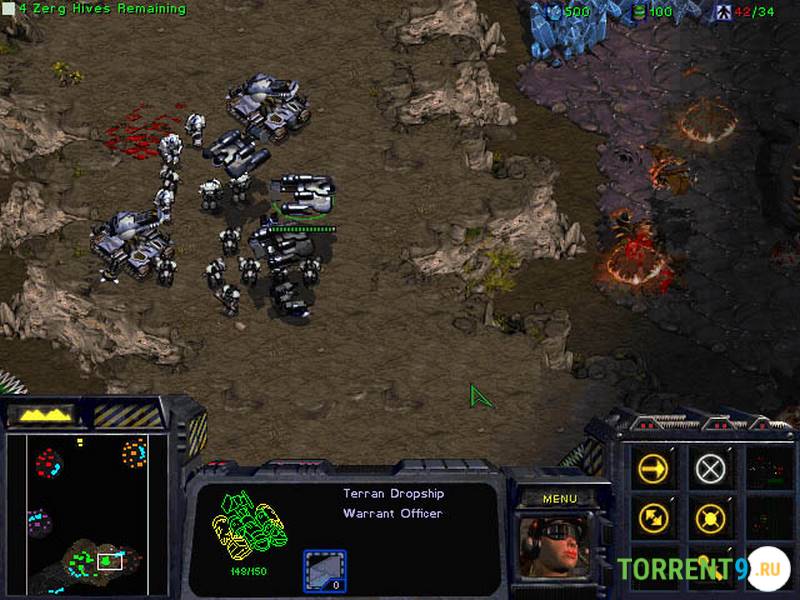Choose the Patrol command icon
The height and width of the screenshot is (600, 800).
point(653,518)
